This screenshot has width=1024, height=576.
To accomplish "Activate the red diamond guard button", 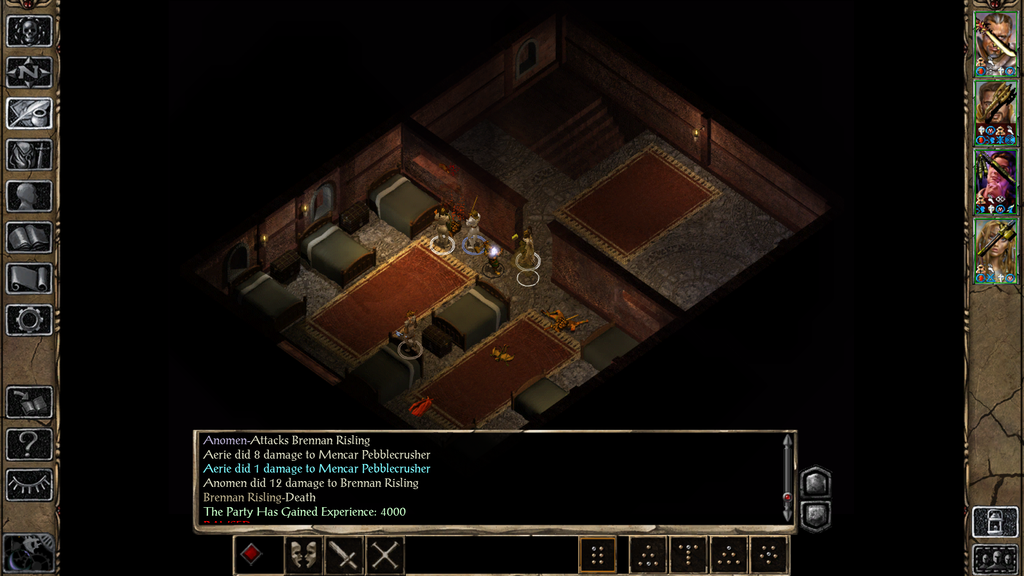I will (x=252, y=555).
